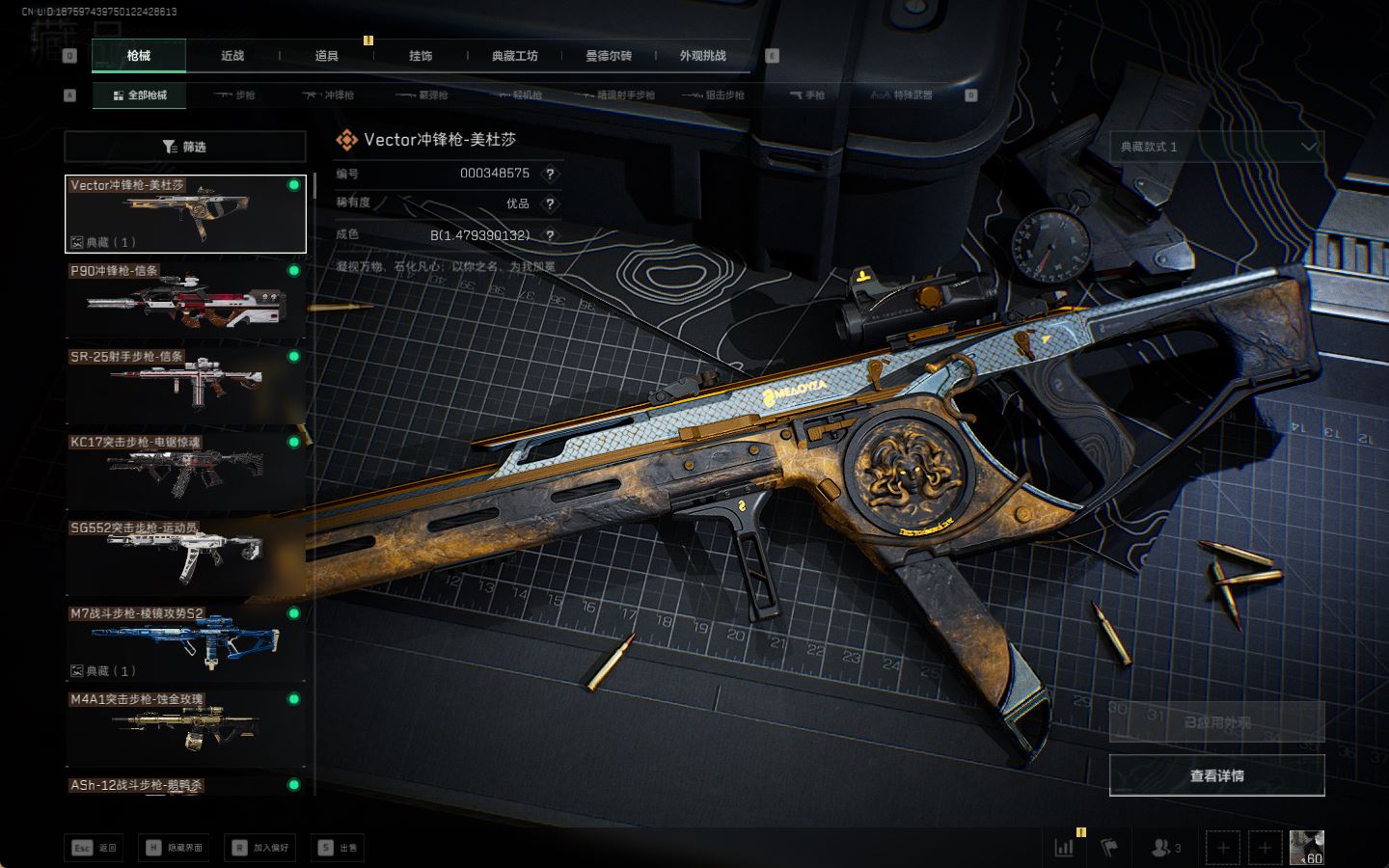The image size is (1389, 868).
Task: Show help for 稀有度 rarity
Action: (x=550, y=203)
